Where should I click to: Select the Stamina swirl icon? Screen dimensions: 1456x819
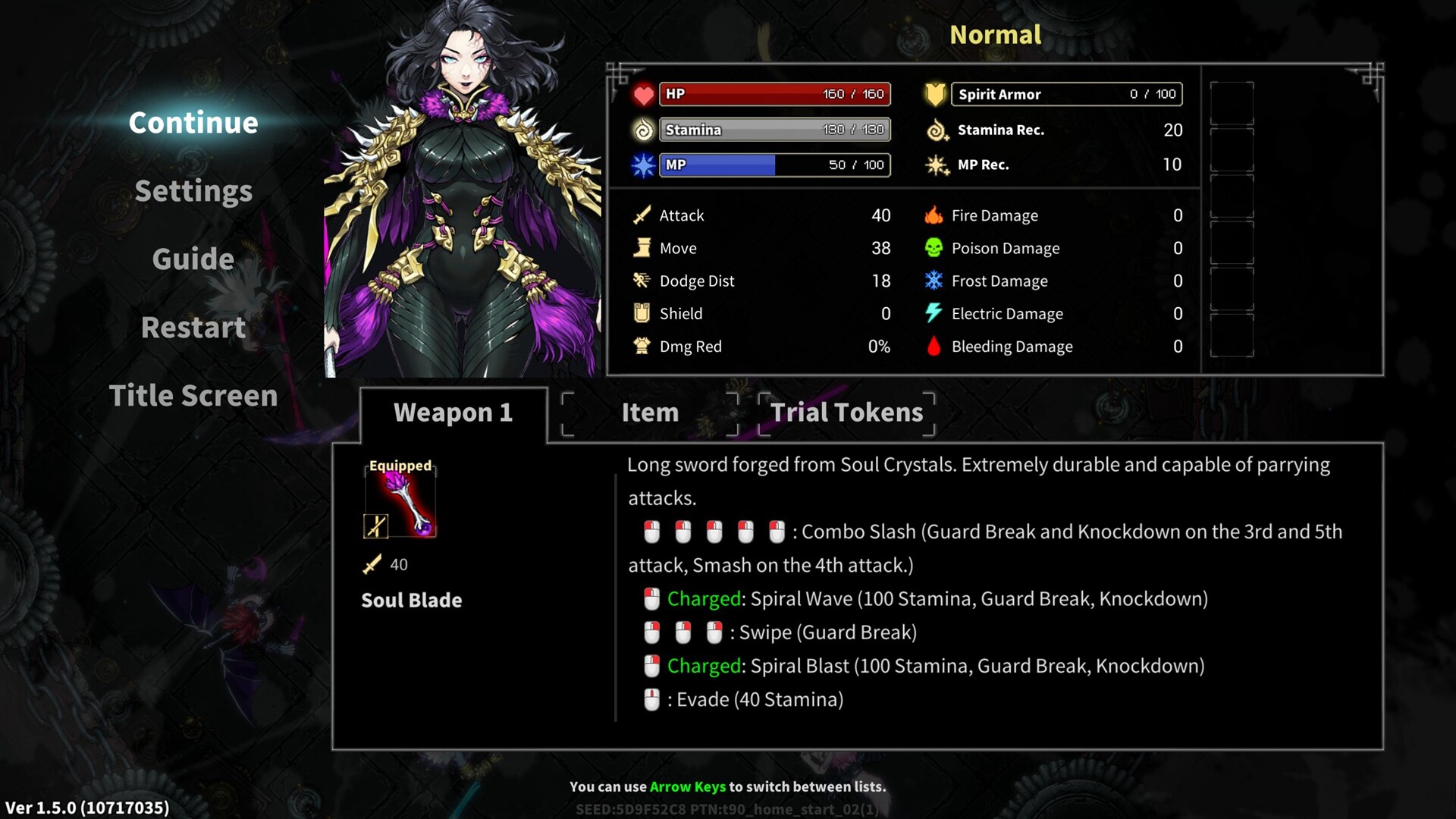pos(642,130)
